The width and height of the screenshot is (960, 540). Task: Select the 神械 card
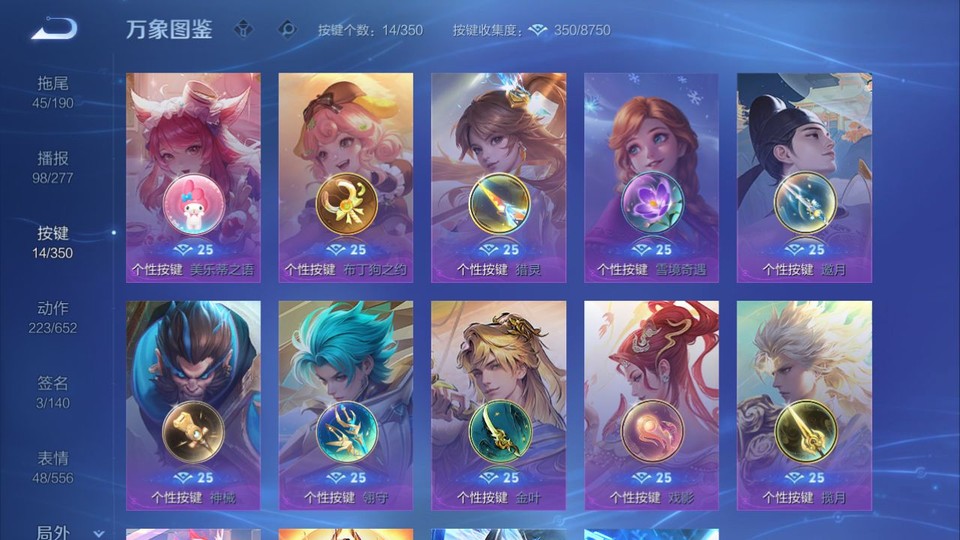tap(193, 405)
